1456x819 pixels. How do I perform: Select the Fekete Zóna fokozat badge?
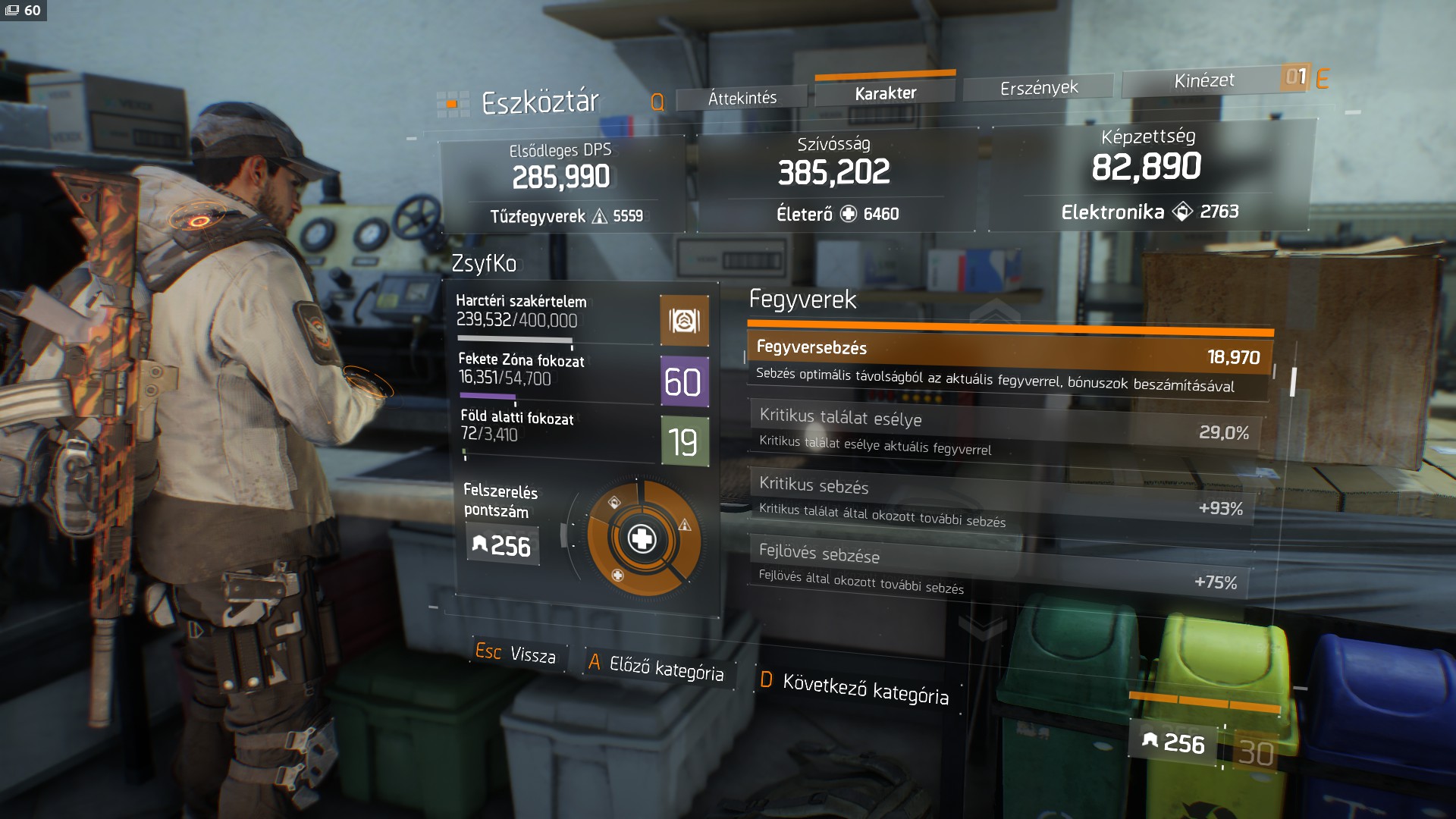tap(684, 381)
